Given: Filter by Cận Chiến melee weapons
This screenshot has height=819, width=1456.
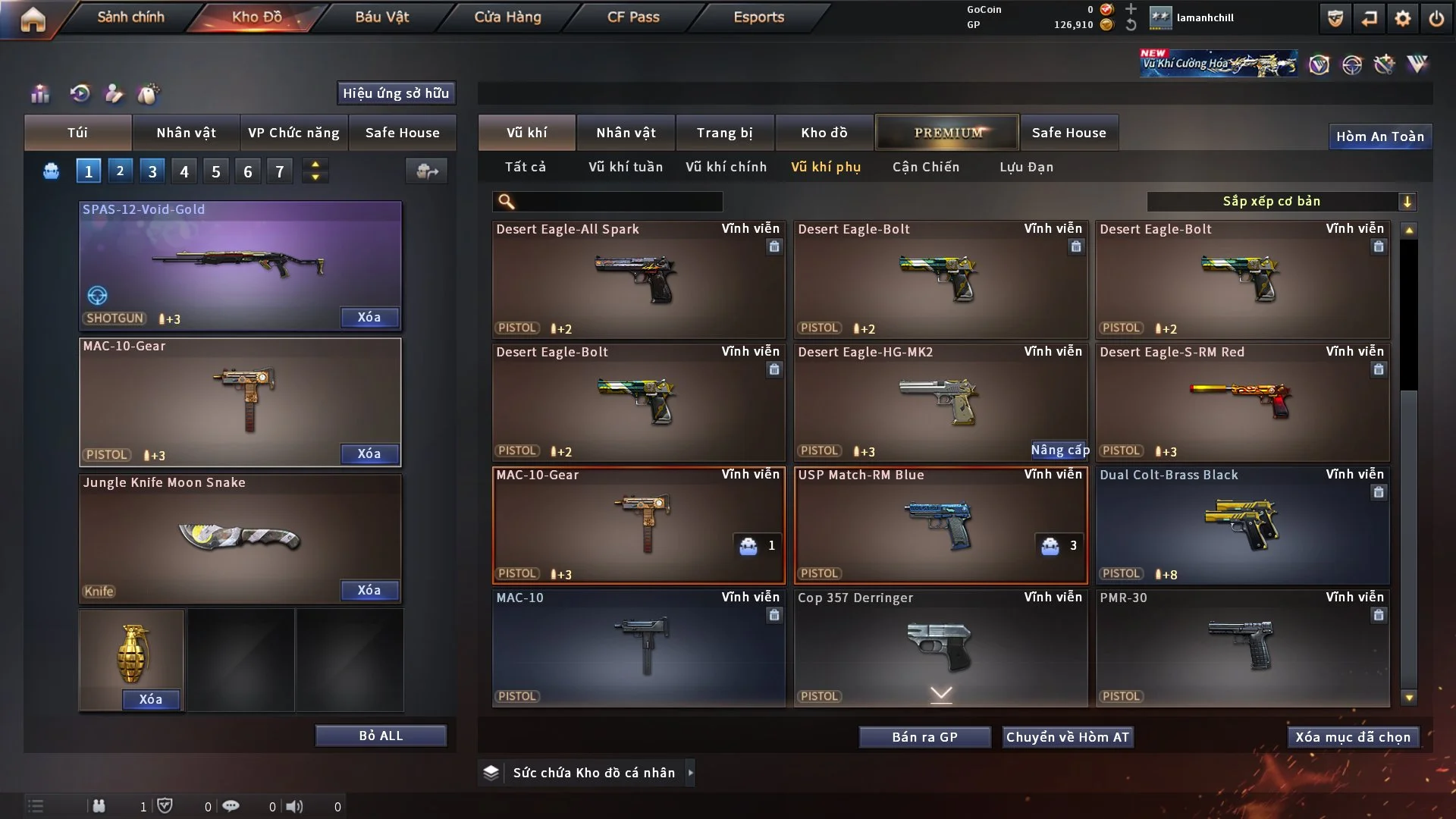Looking at the screenshot, I should pyautogui.click(x=926, y=167).
